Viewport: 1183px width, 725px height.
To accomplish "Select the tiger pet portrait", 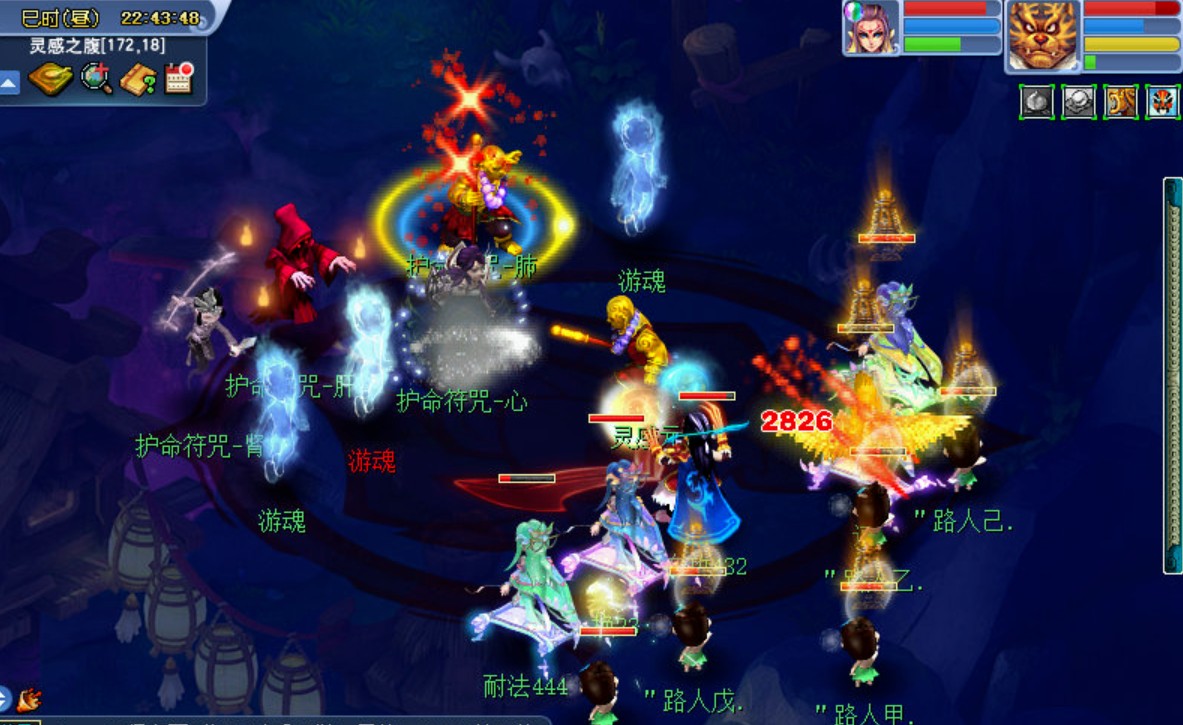I will point(1043,34).
